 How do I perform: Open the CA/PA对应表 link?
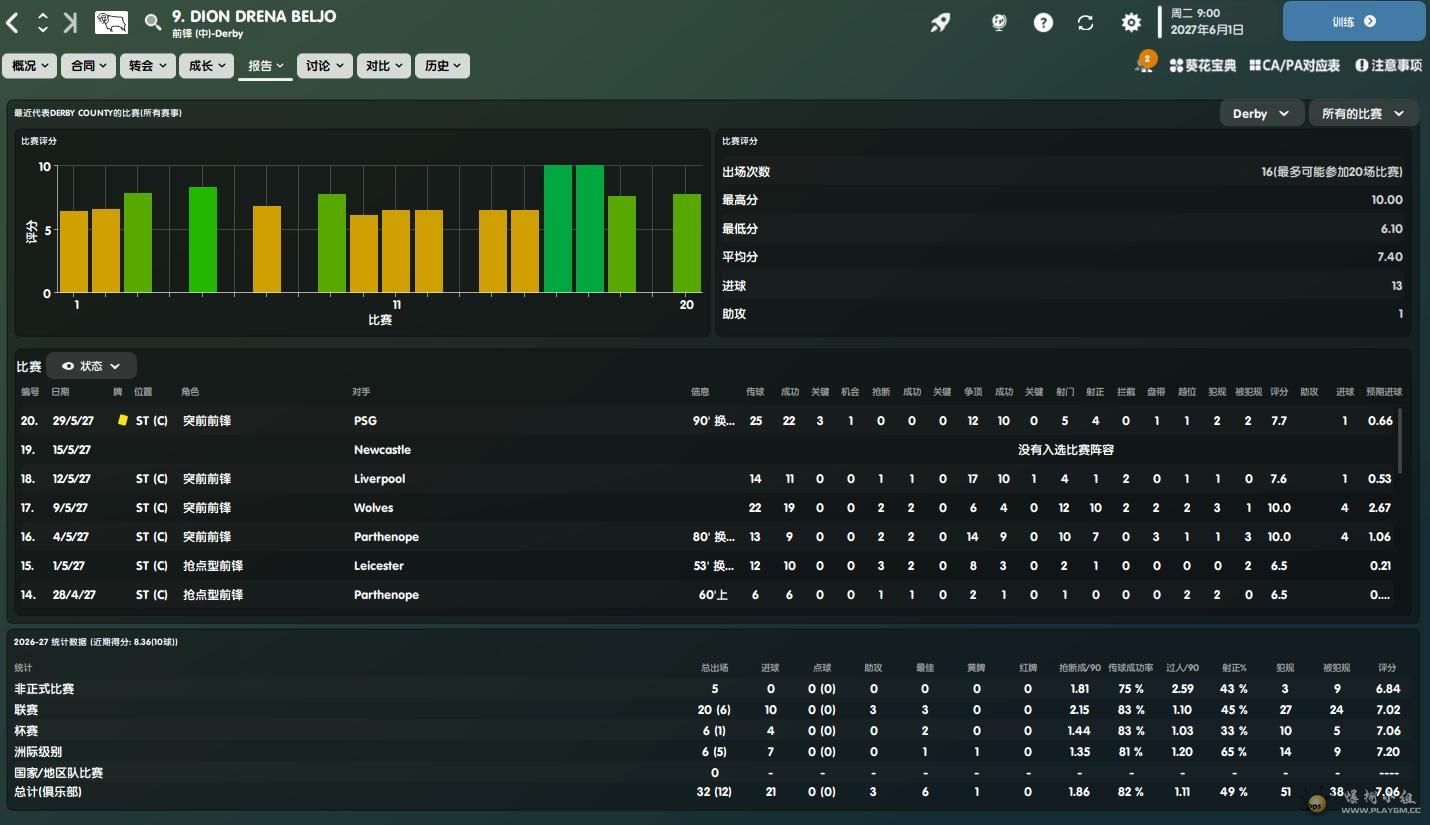[x=1294, y=66]
